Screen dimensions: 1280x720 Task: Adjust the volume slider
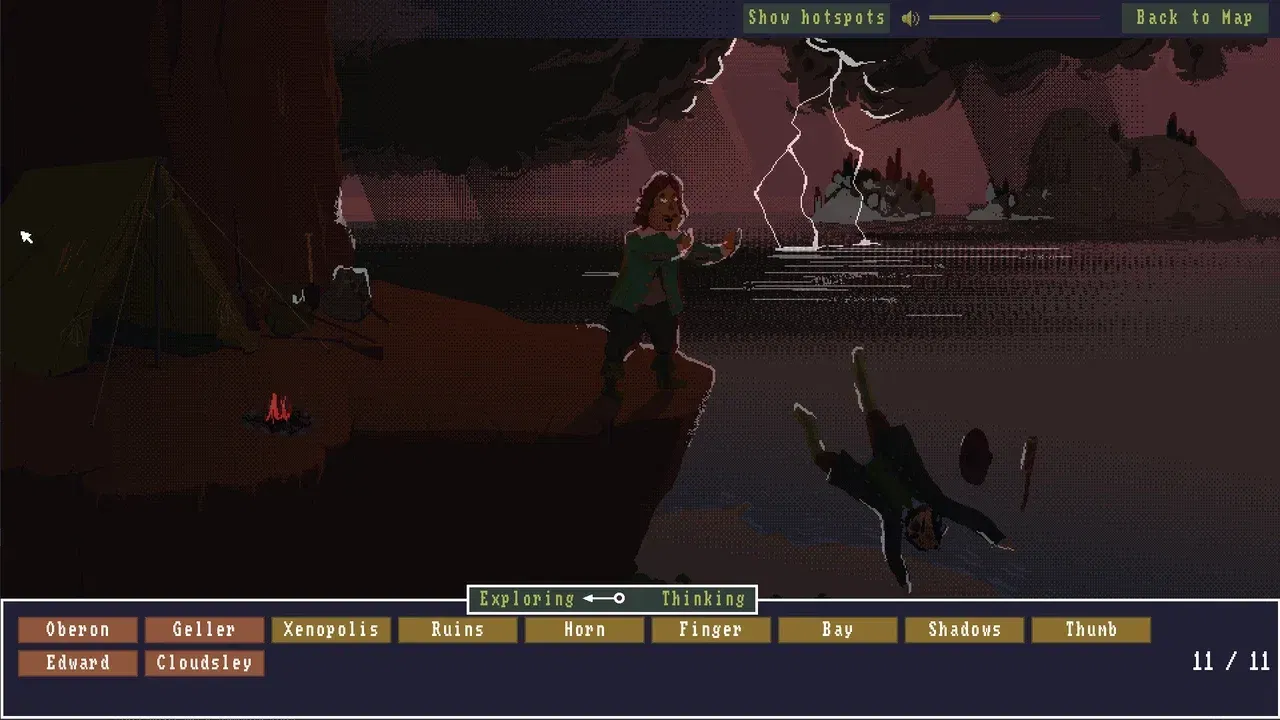point(994,17)
